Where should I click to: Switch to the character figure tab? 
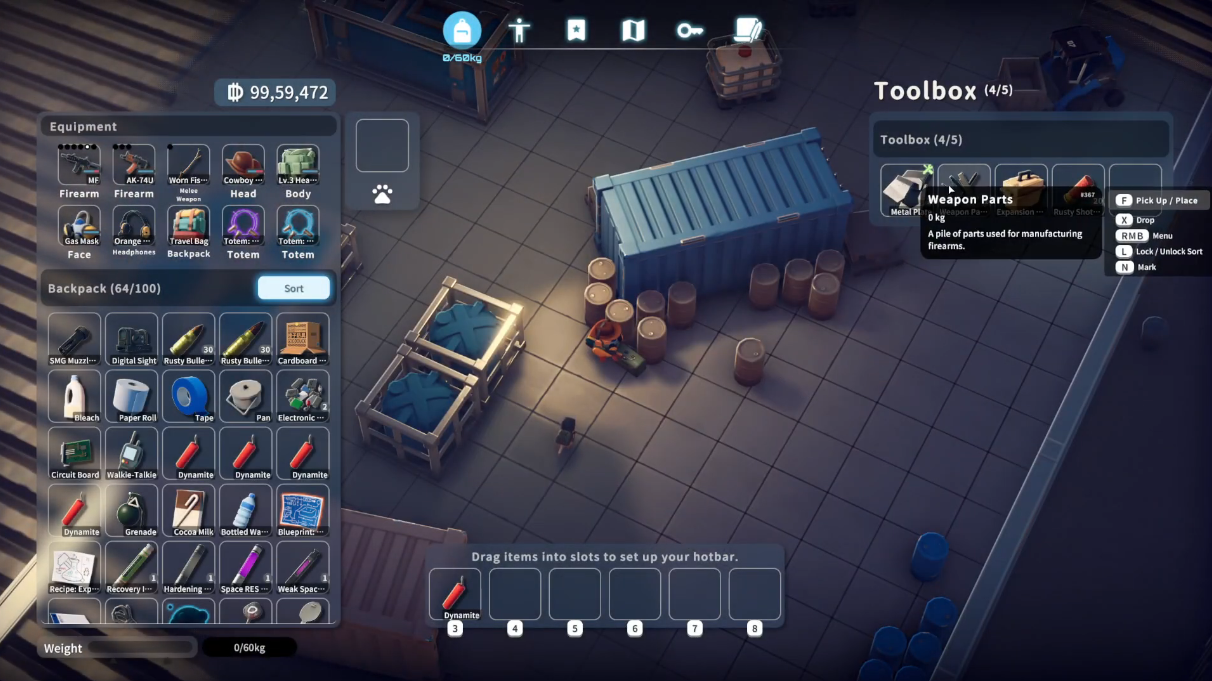519,30
